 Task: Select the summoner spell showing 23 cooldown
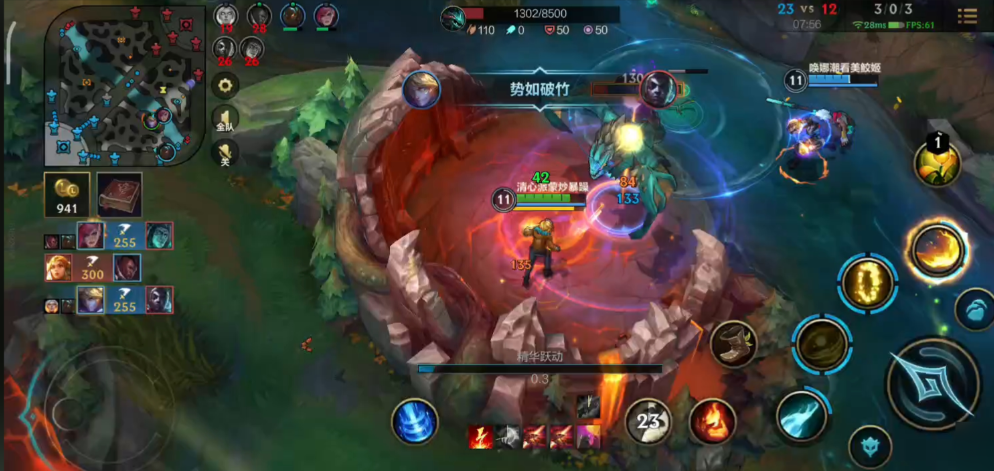[x=653, y=420]
